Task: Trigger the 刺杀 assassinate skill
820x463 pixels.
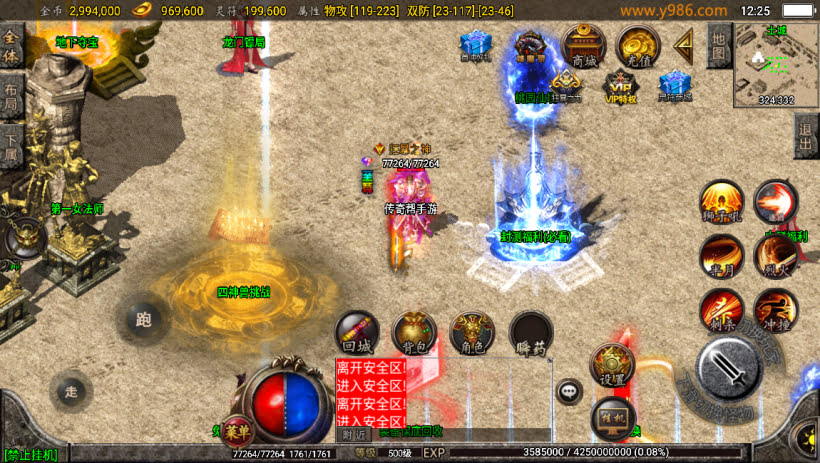Action: coord(721,310)
